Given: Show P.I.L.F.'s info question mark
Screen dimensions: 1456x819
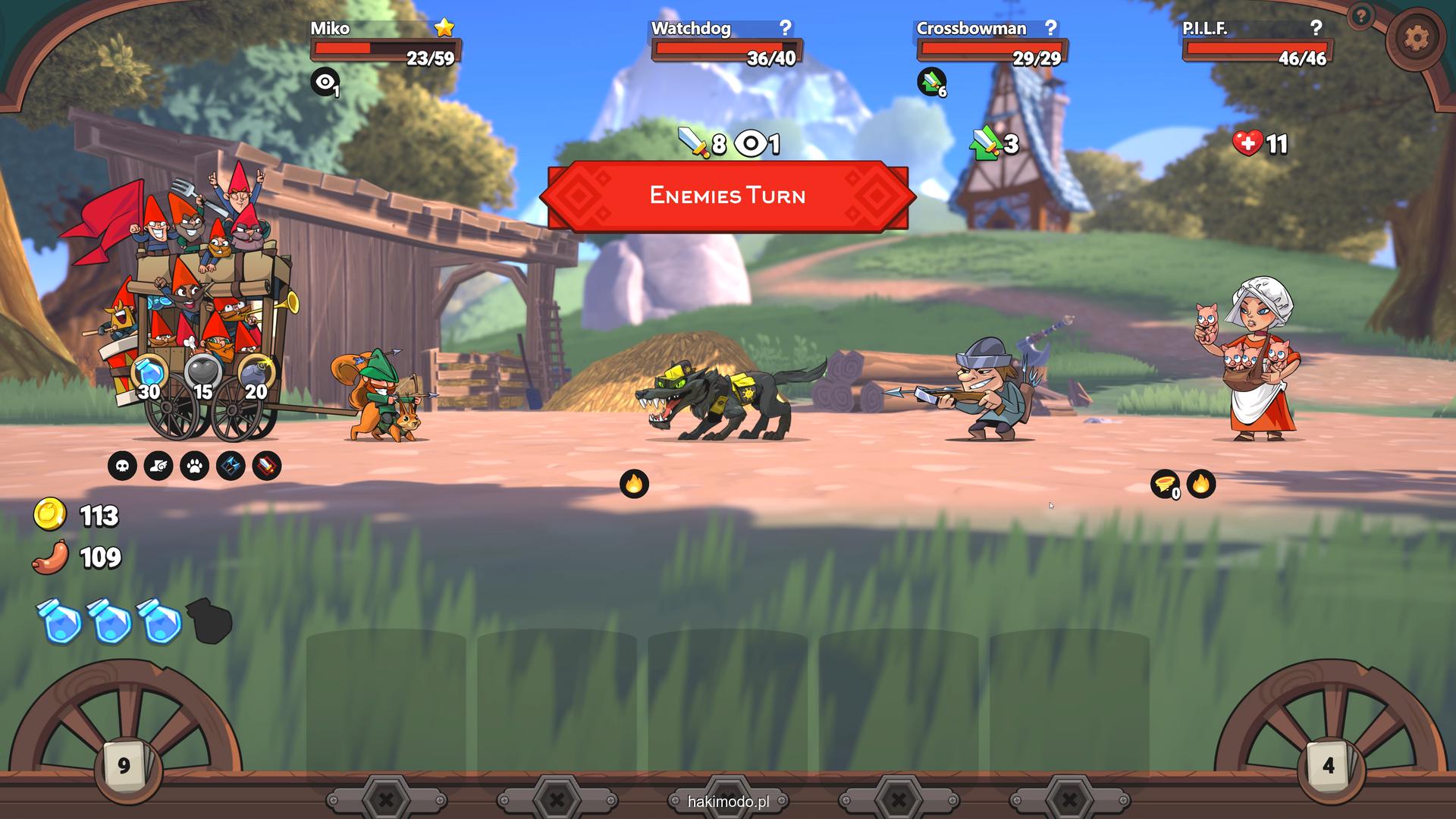Looking at the screenshot, I should [x=1316, y=28].
